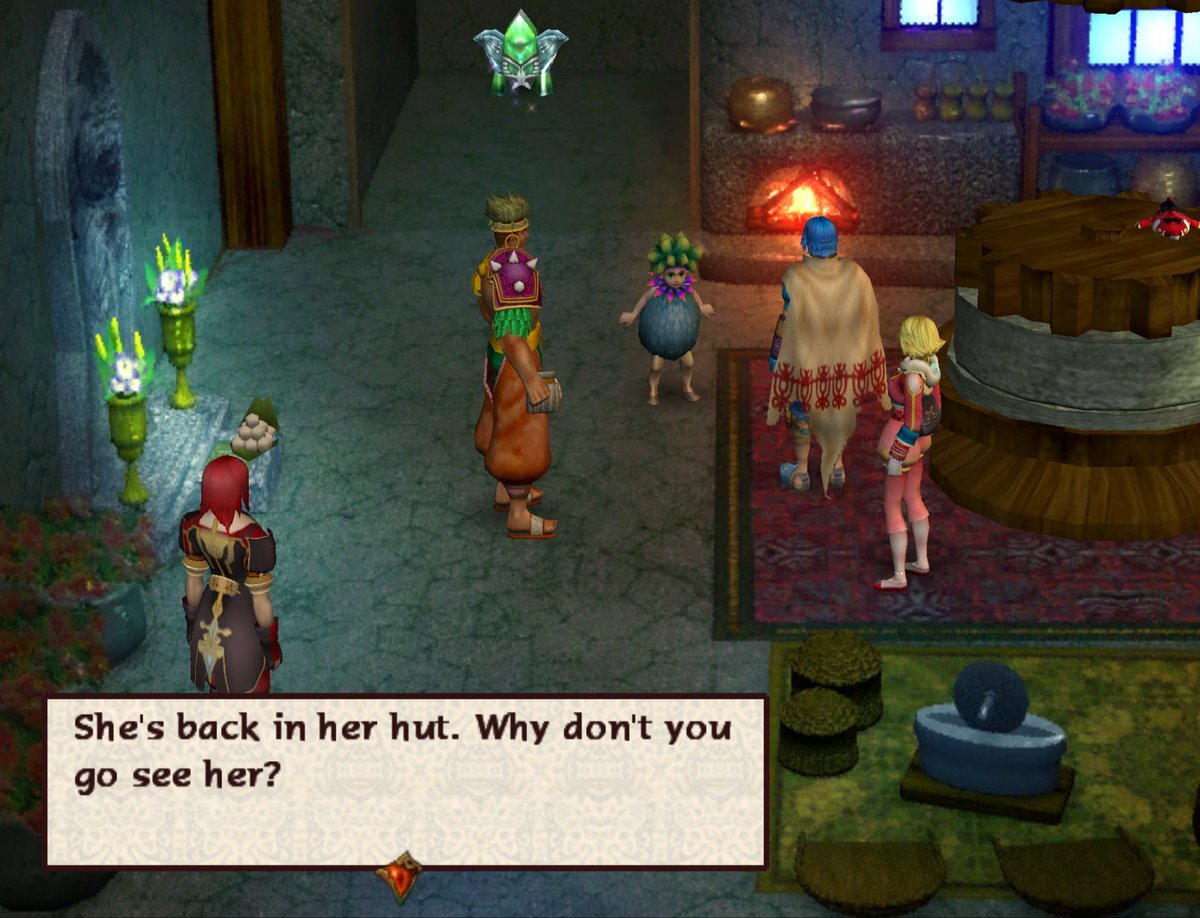
Task: Click the red gem continue indicator
Action: coord(398,875)
